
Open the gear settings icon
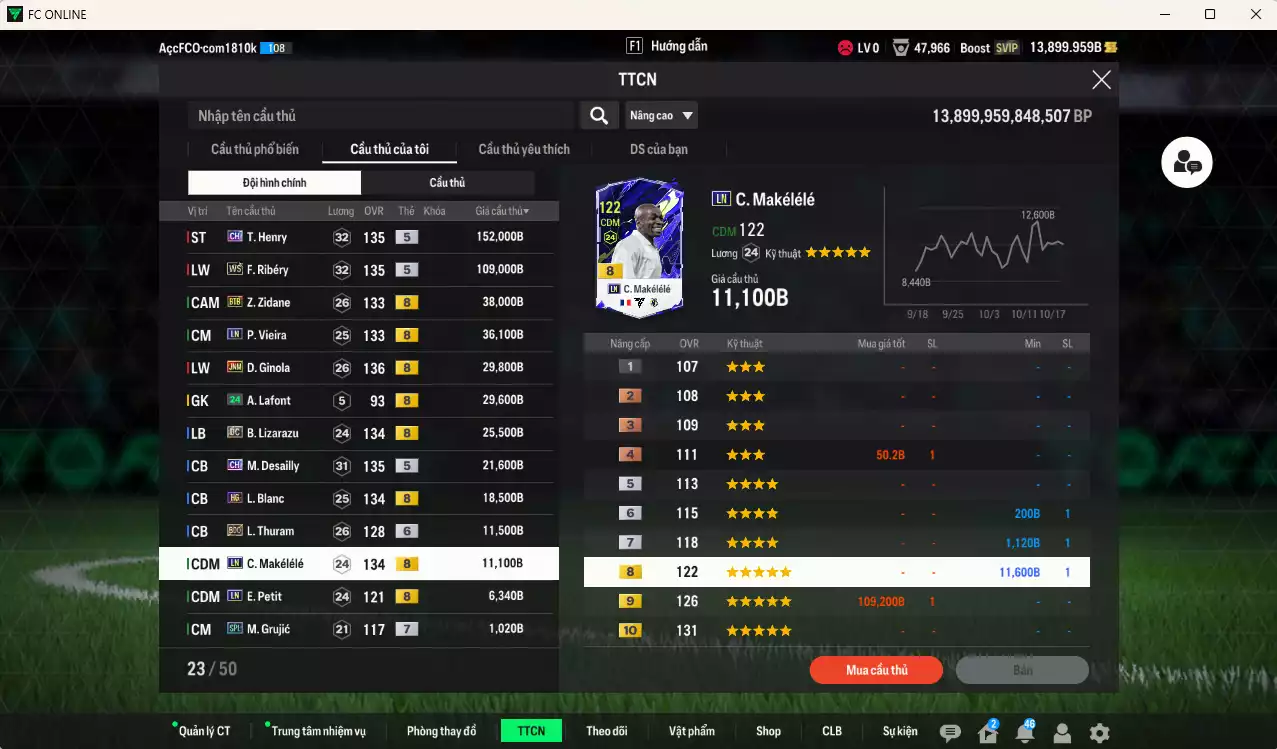coord(1099,733)
